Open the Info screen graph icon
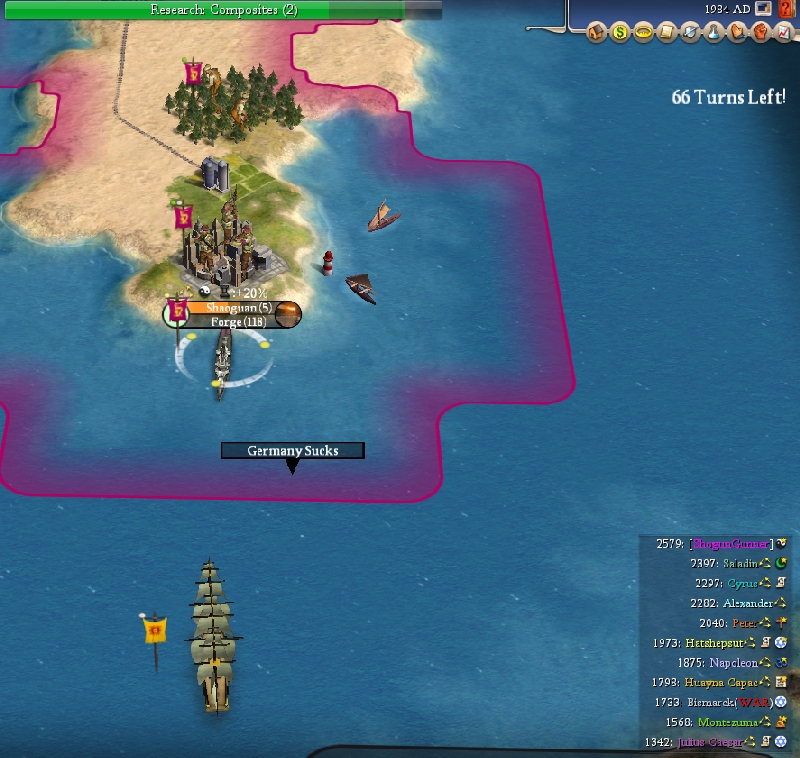The width and height of the screenshot is (800, 758). click(782, 33)
